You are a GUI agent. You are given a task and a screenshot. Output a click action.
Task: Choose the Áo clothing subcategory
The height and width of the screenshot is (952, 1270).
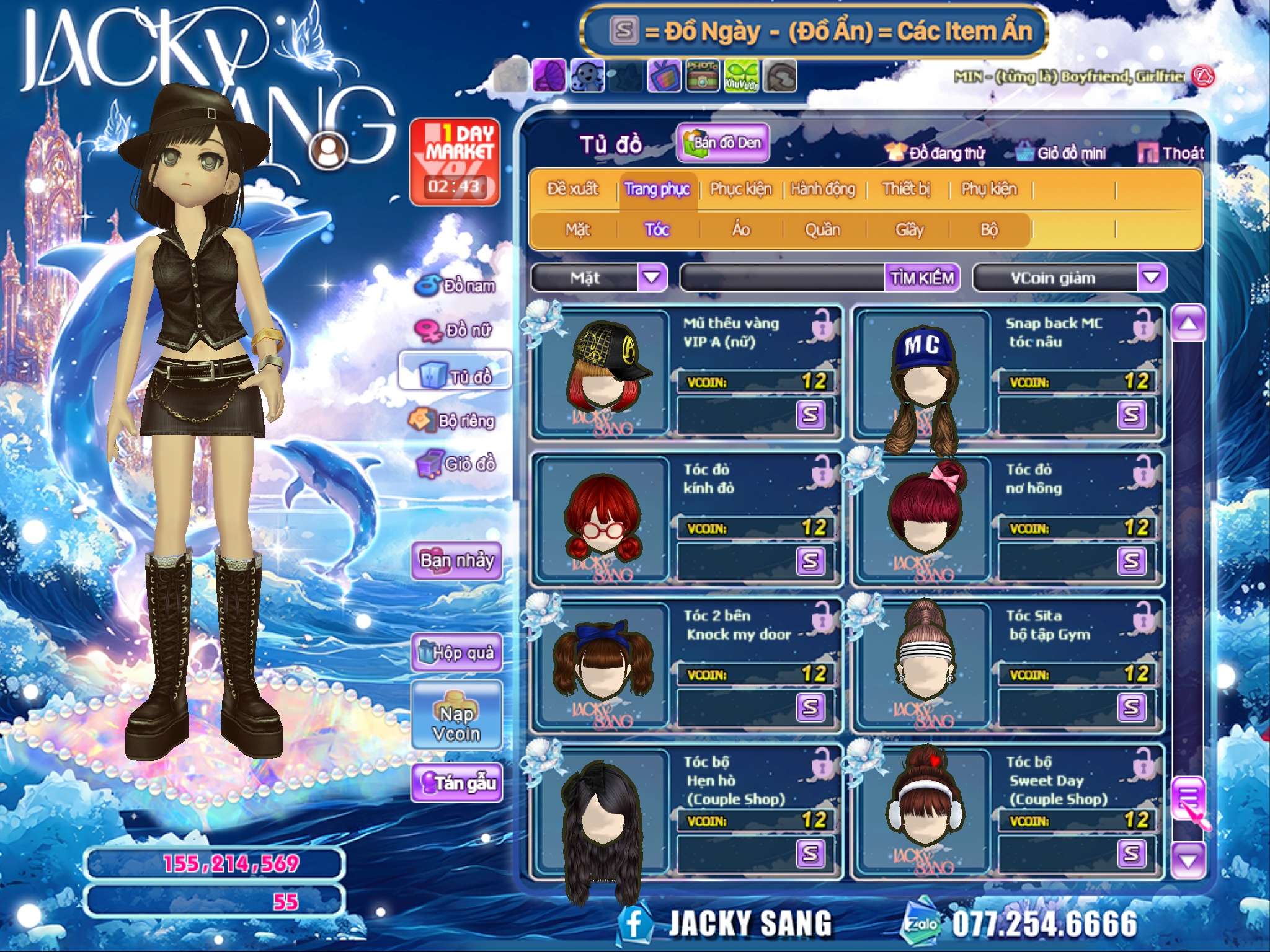pos(740,230)
